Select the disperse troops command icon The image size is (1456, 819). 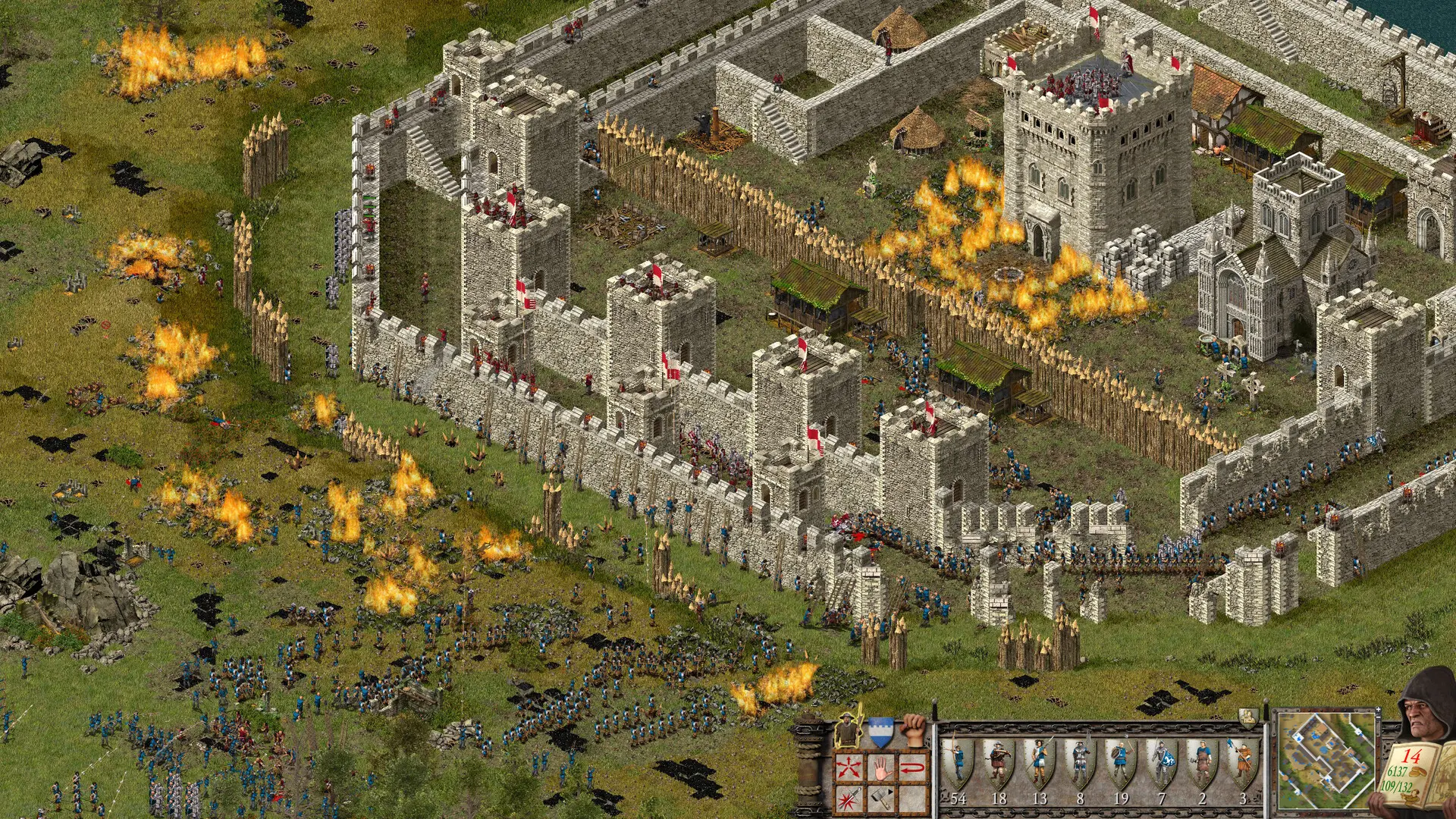[x=848, y=767]
